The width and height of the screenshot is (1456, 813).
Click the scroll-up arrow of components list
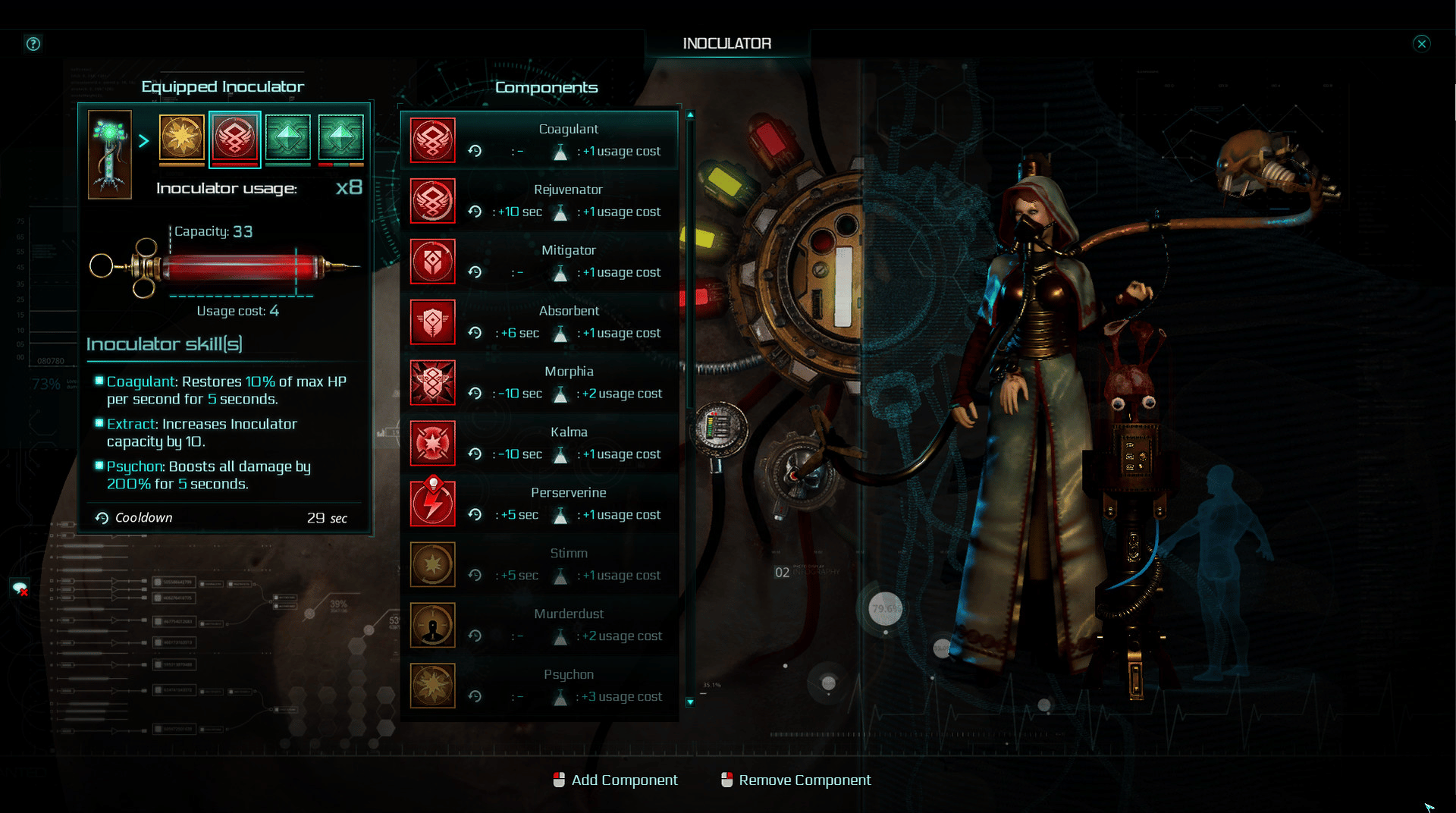point(690,115)
